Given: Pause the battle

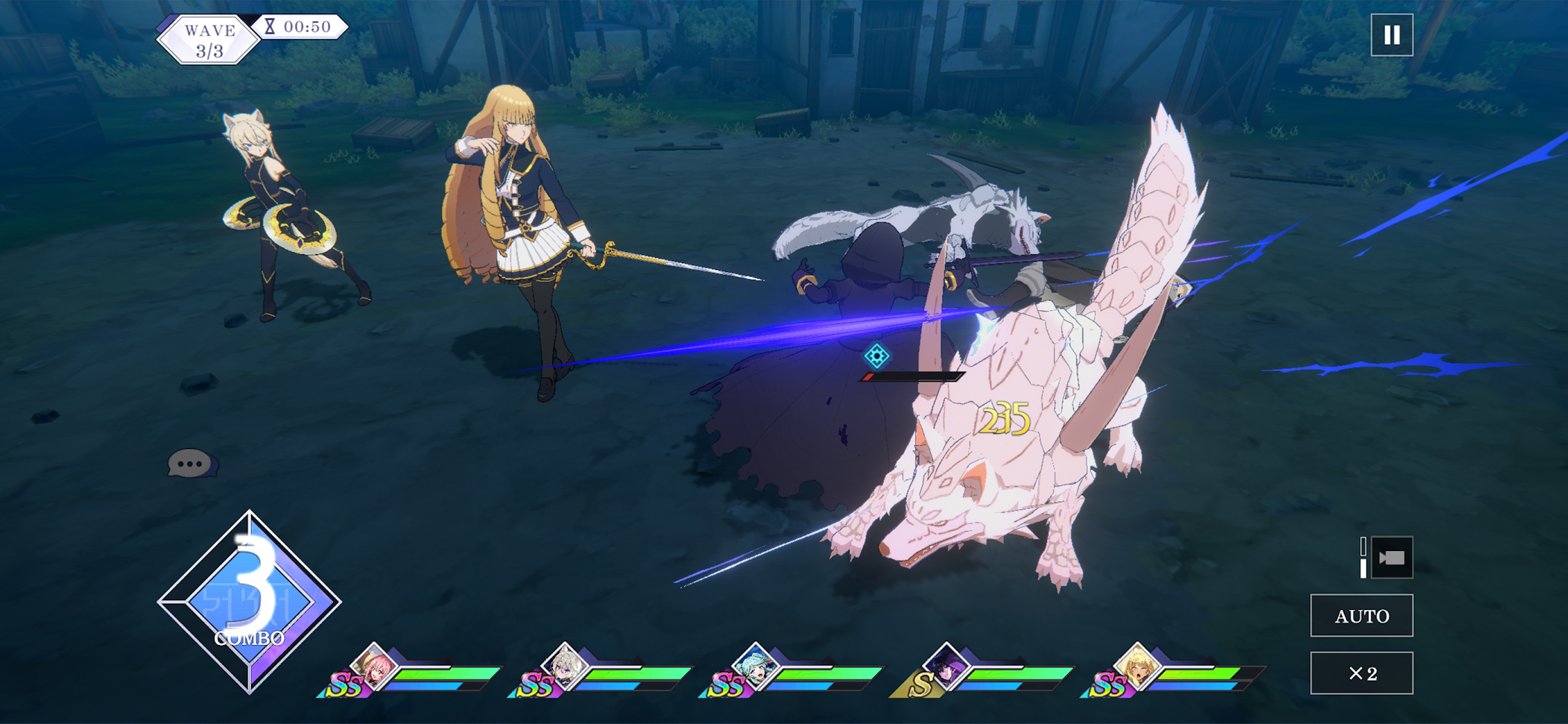Looking at the screenshot, I should [x=1391, y=35].
